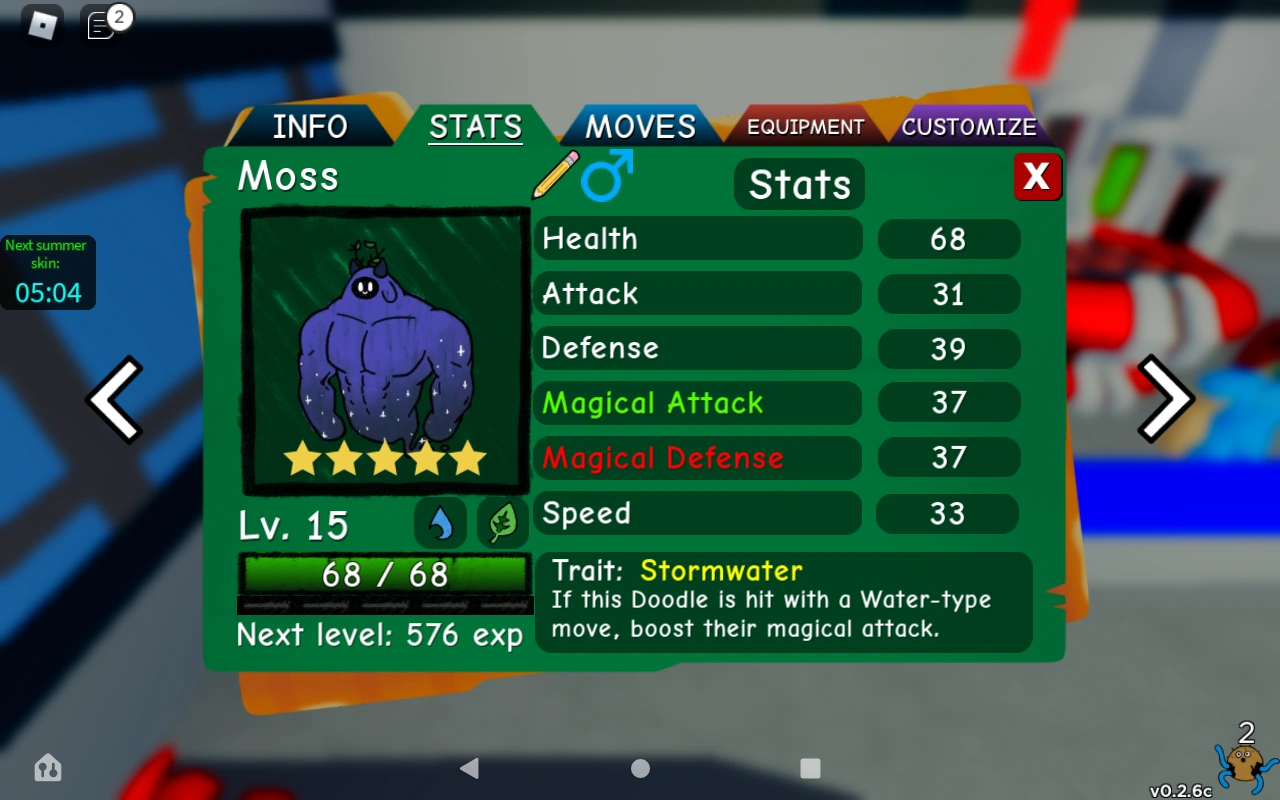Click the home icon in the bottom bar
The width and height of the screenshot is (1280, 800).
point(47,769)
